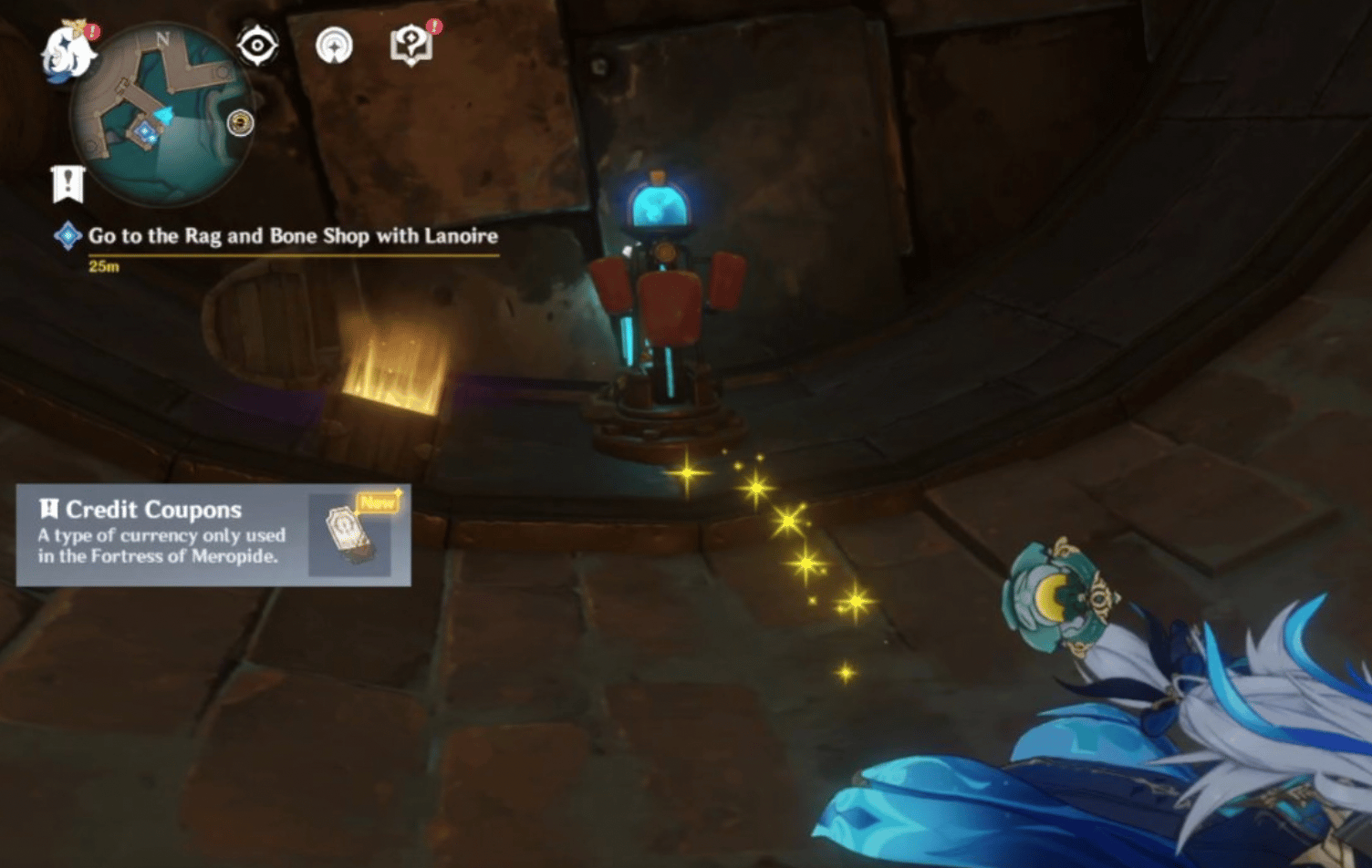Open the round compass icon
The image size is (1372, 868).
pos(334,46)
